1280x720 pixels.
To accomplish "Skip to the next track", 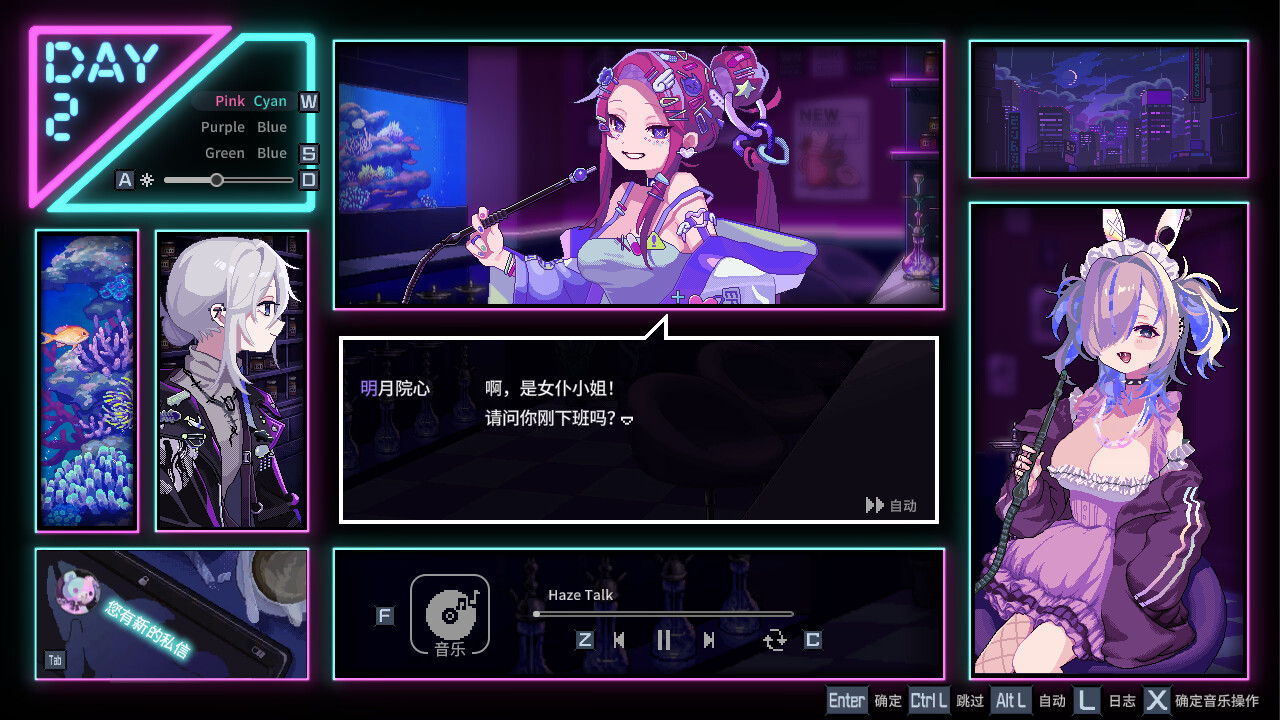I will pyautogui.click(x=710, y=640).
